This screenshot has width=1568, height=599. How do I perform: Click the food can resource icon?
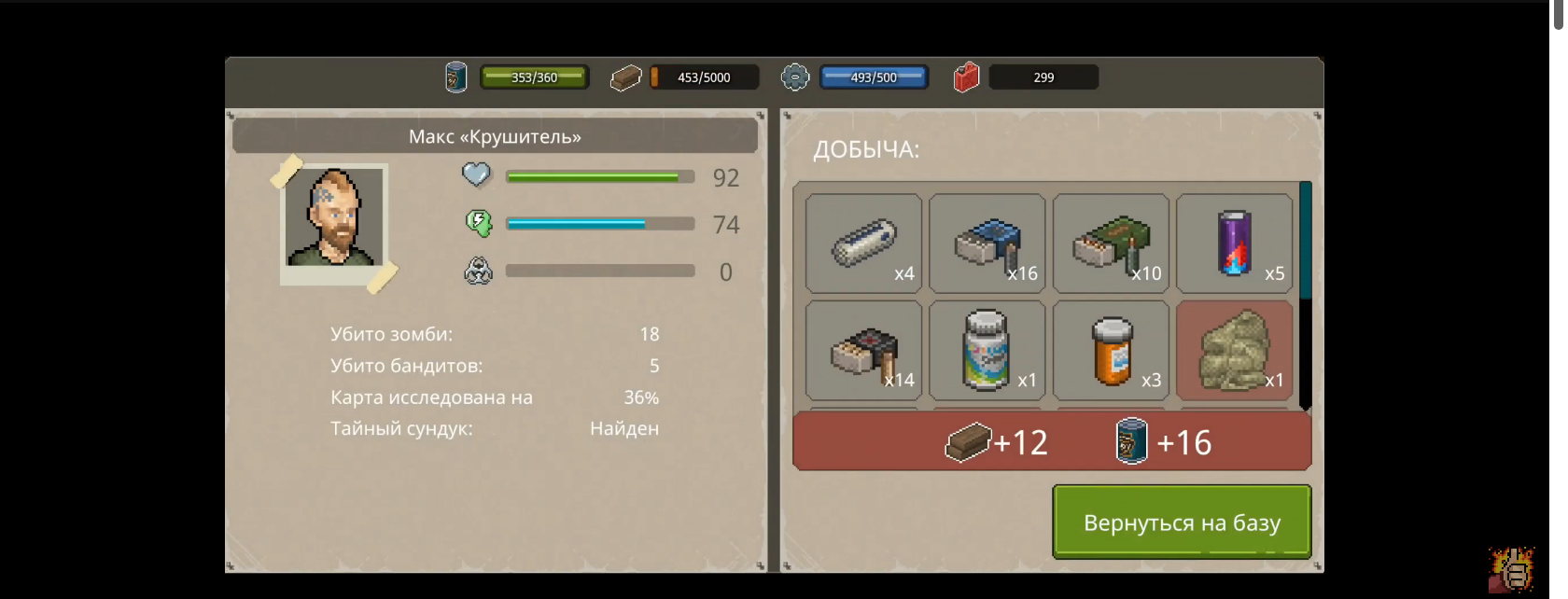coord(455,77)
